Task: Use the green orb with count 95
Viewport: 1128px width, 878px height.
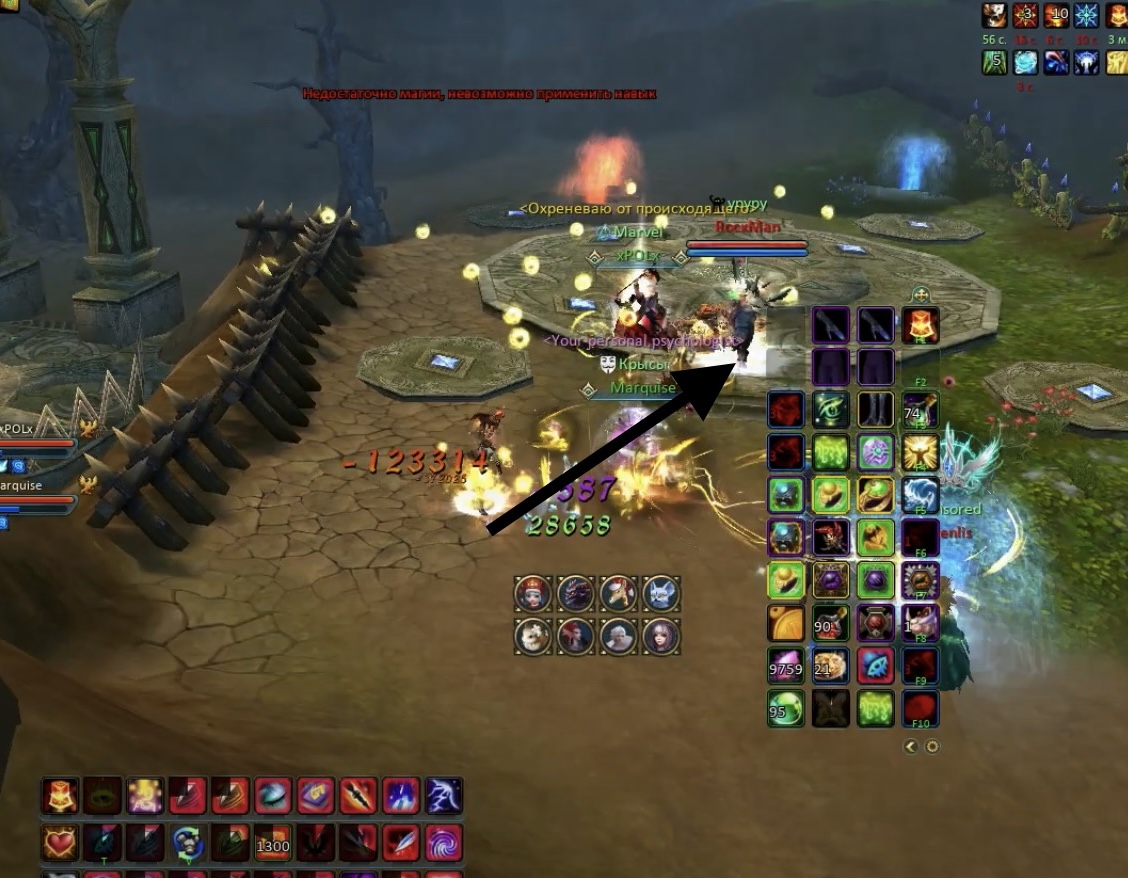Action: [786, 708]
